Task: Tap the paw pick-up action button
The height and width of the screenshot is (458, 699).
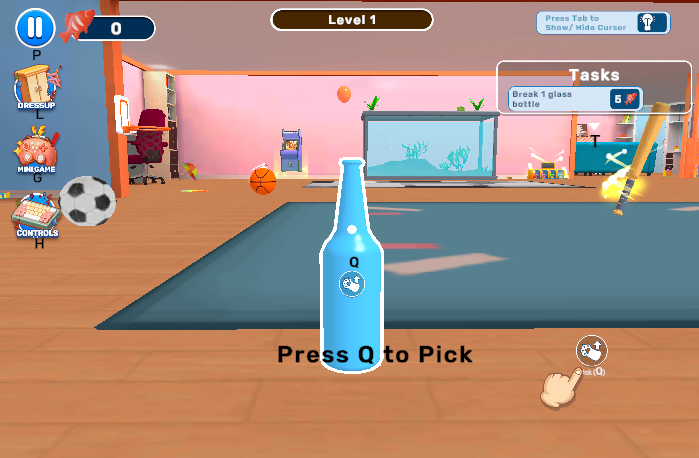Action: click(591, 350)
